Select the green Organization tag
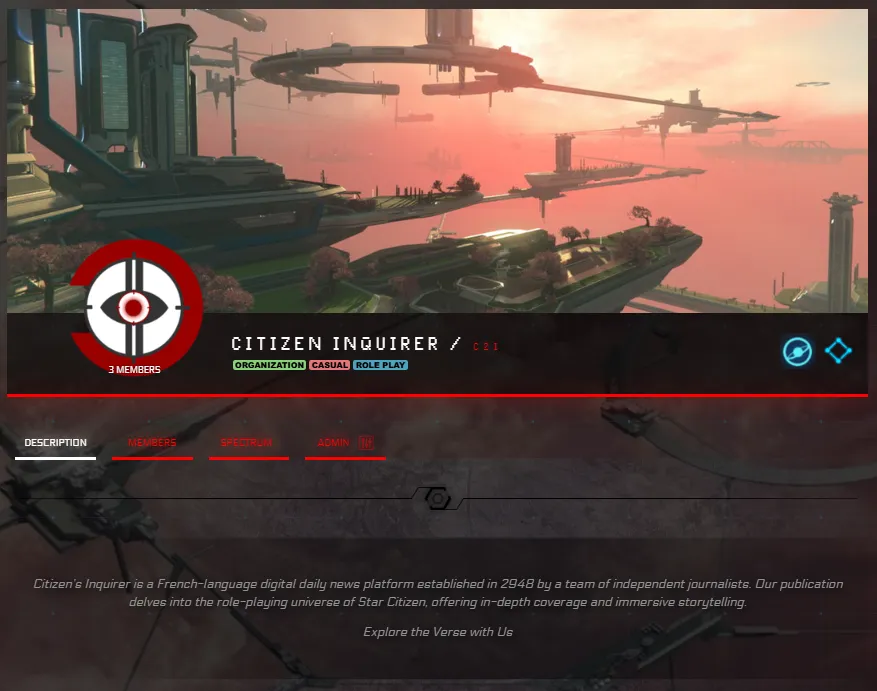Viewport: 877px width, 691px height. [269, 365]
